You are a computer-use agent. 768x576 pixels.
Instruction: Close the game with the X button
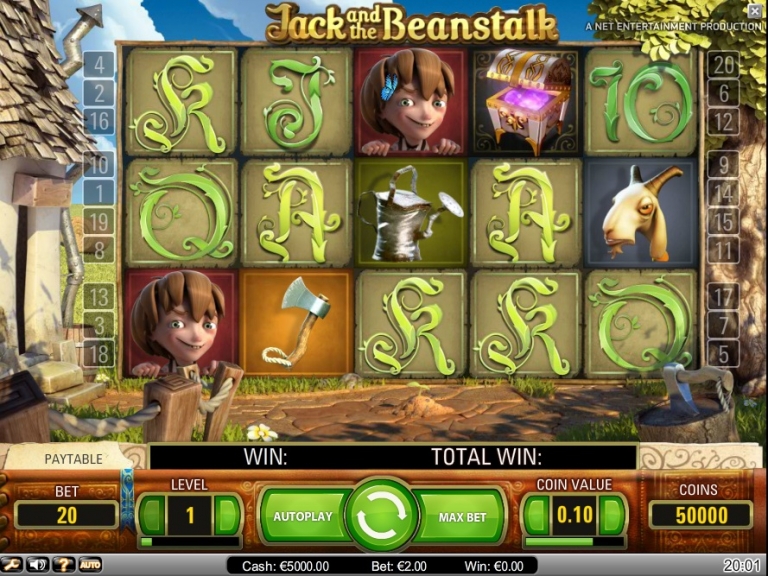pyautogui.click(x=755, y=11)
